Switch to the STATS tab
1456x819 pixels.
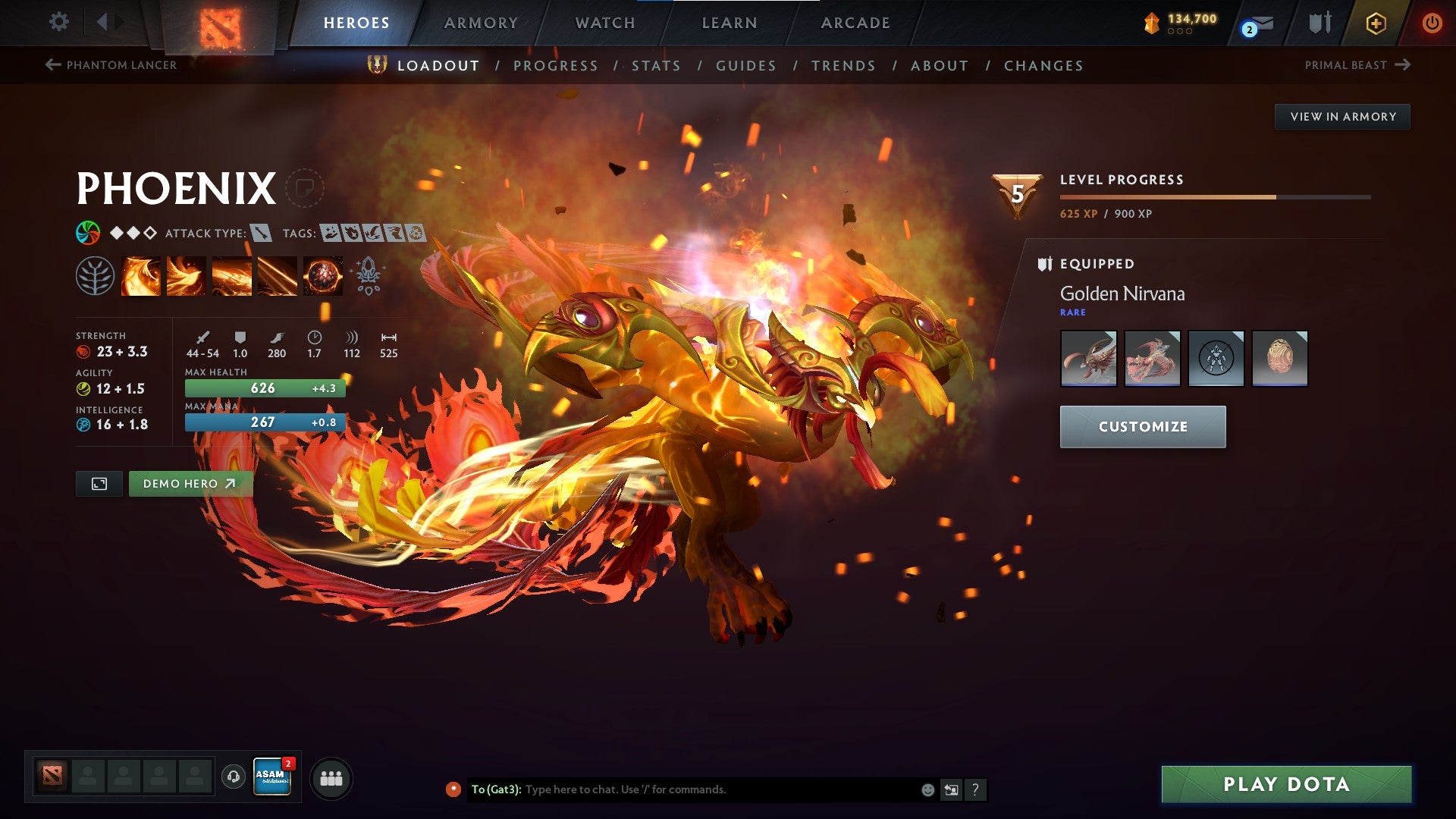[655, 66]
